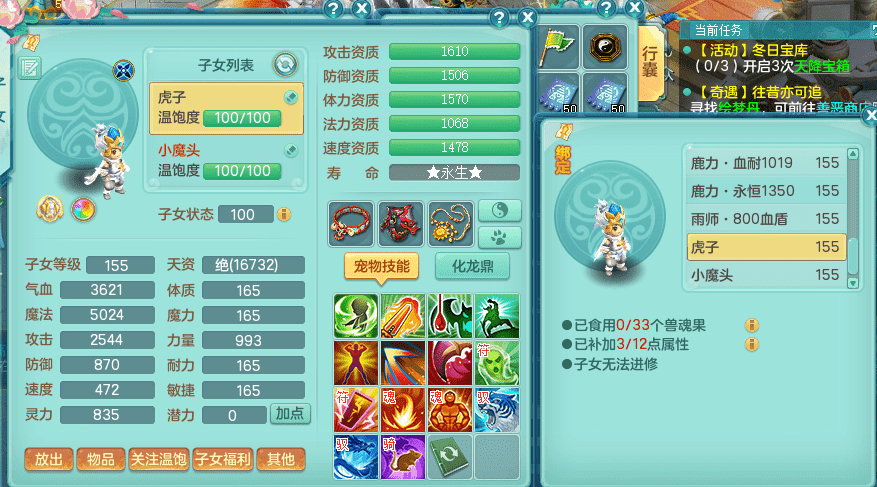
Task: Refresh the 子女列表 with the circular arrows icon
Action: point(285,64)
